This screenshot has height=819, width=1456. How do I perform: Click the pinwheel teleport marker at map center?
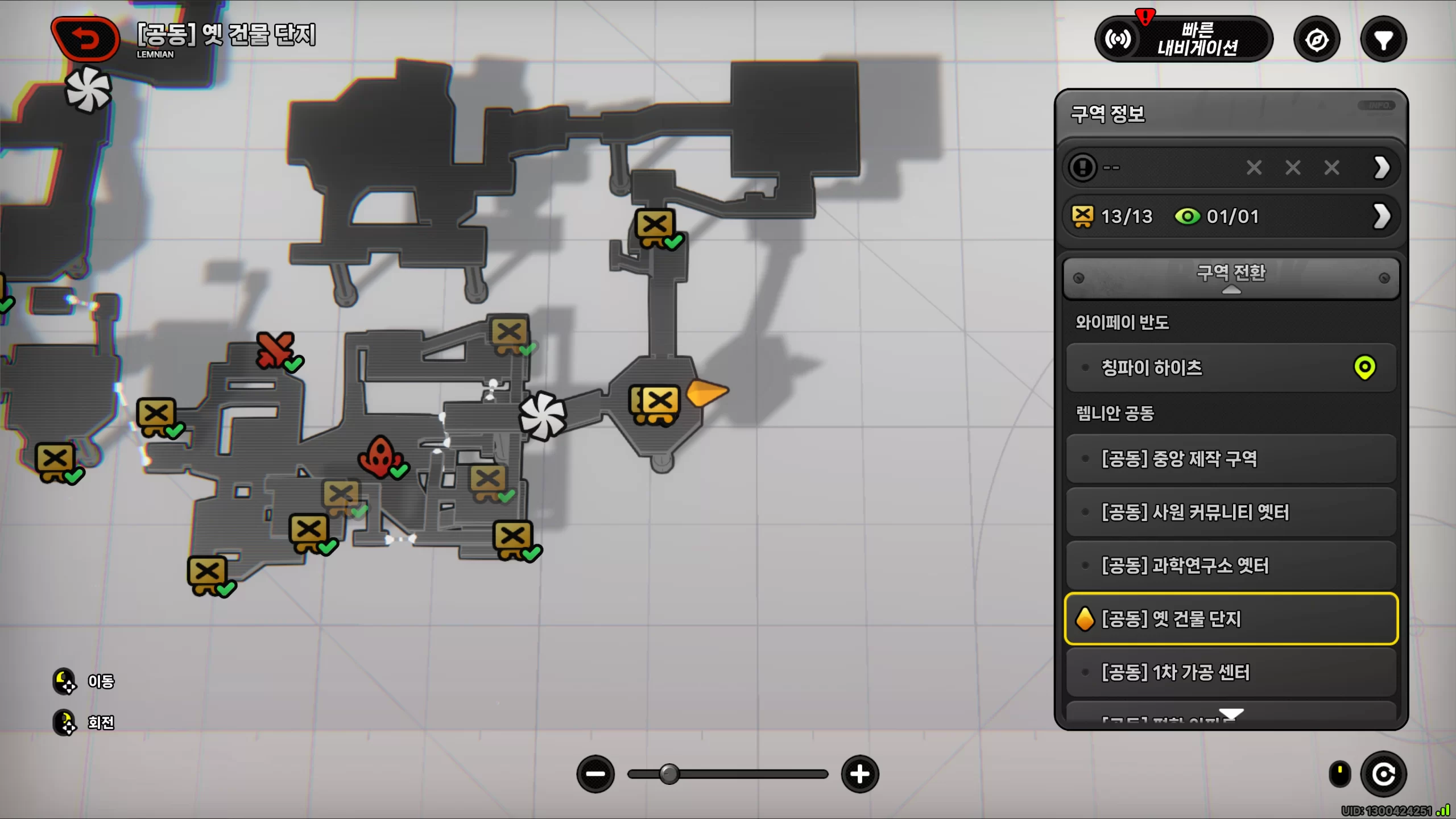click(543, 416)
